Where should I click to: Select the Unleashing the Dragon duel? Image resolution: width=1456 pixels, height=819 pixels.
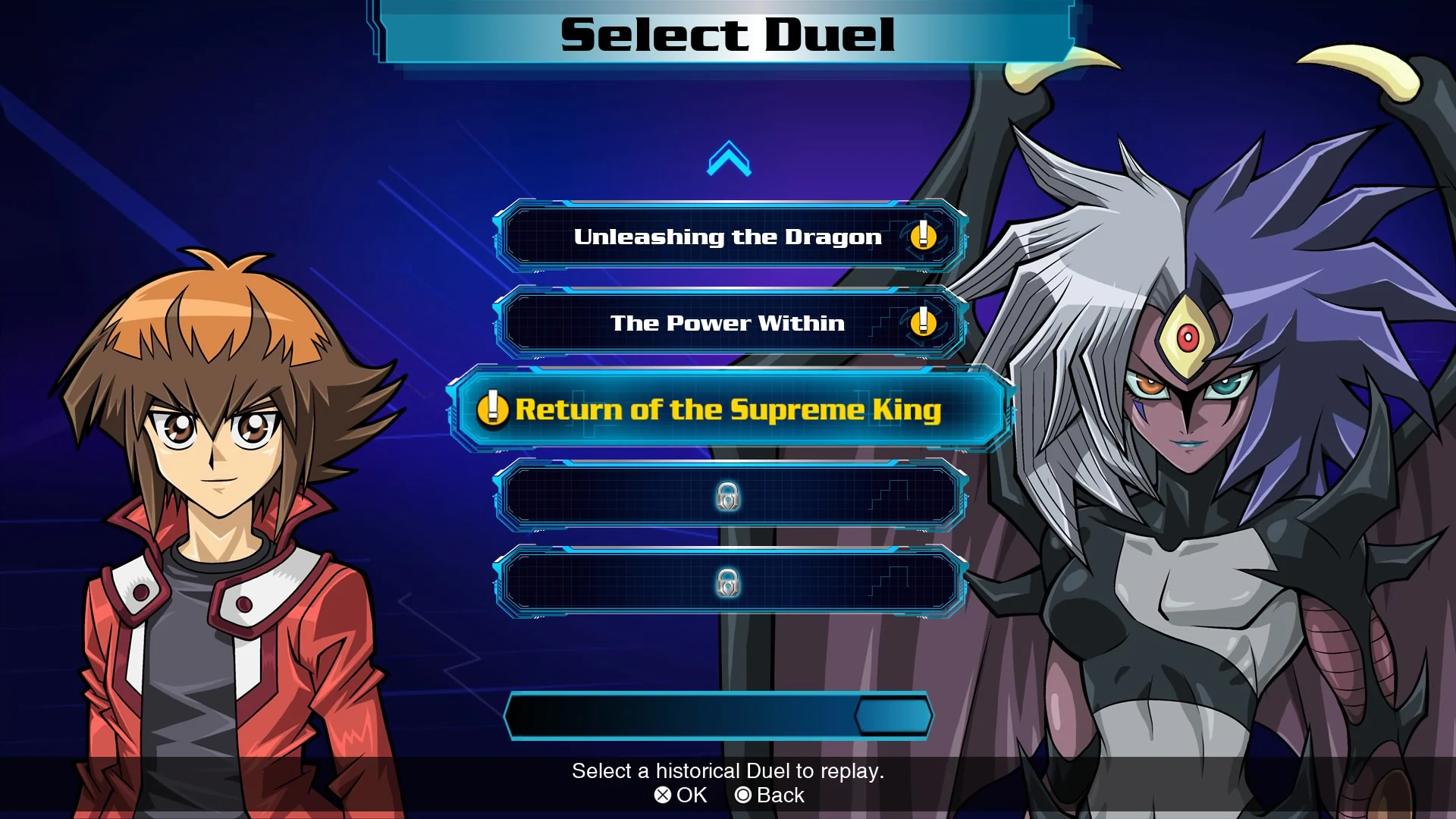click(728, 237)
